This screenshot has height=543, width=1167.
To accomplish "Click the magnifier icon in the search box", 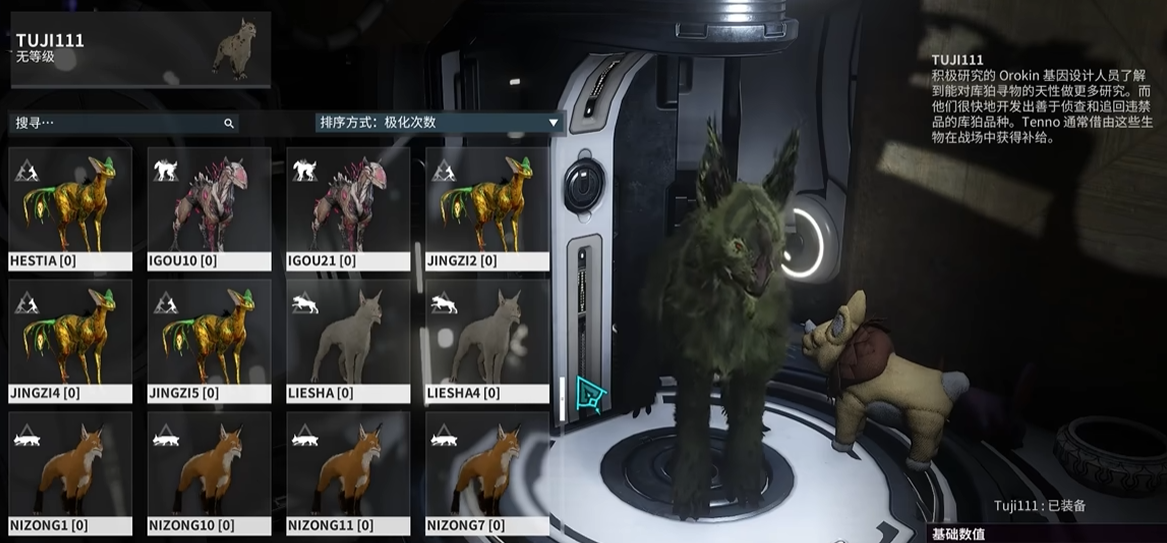I will (229, 123).
